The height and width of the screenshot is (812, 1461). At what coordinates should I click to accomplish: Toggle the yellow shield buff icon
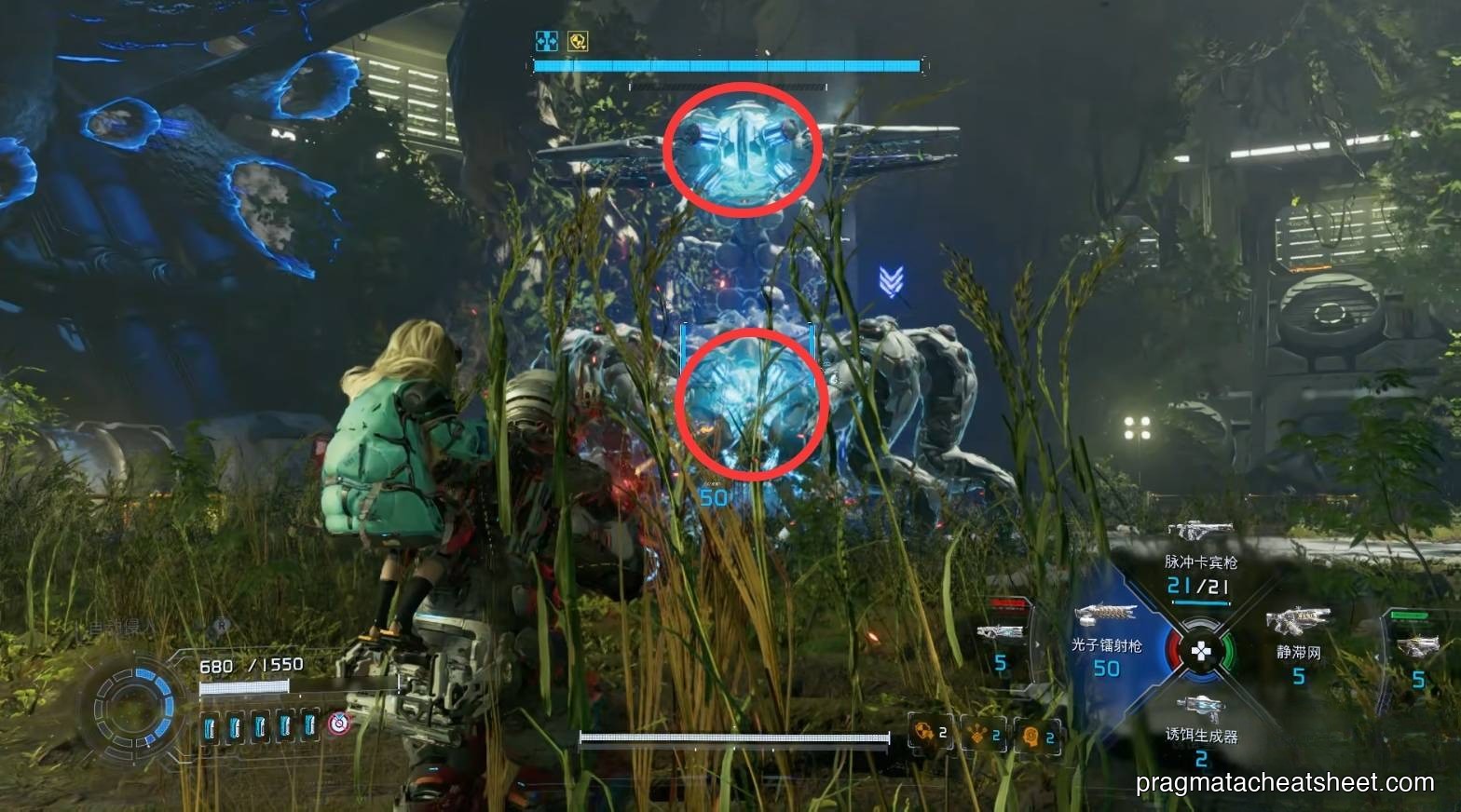[578, 40]
